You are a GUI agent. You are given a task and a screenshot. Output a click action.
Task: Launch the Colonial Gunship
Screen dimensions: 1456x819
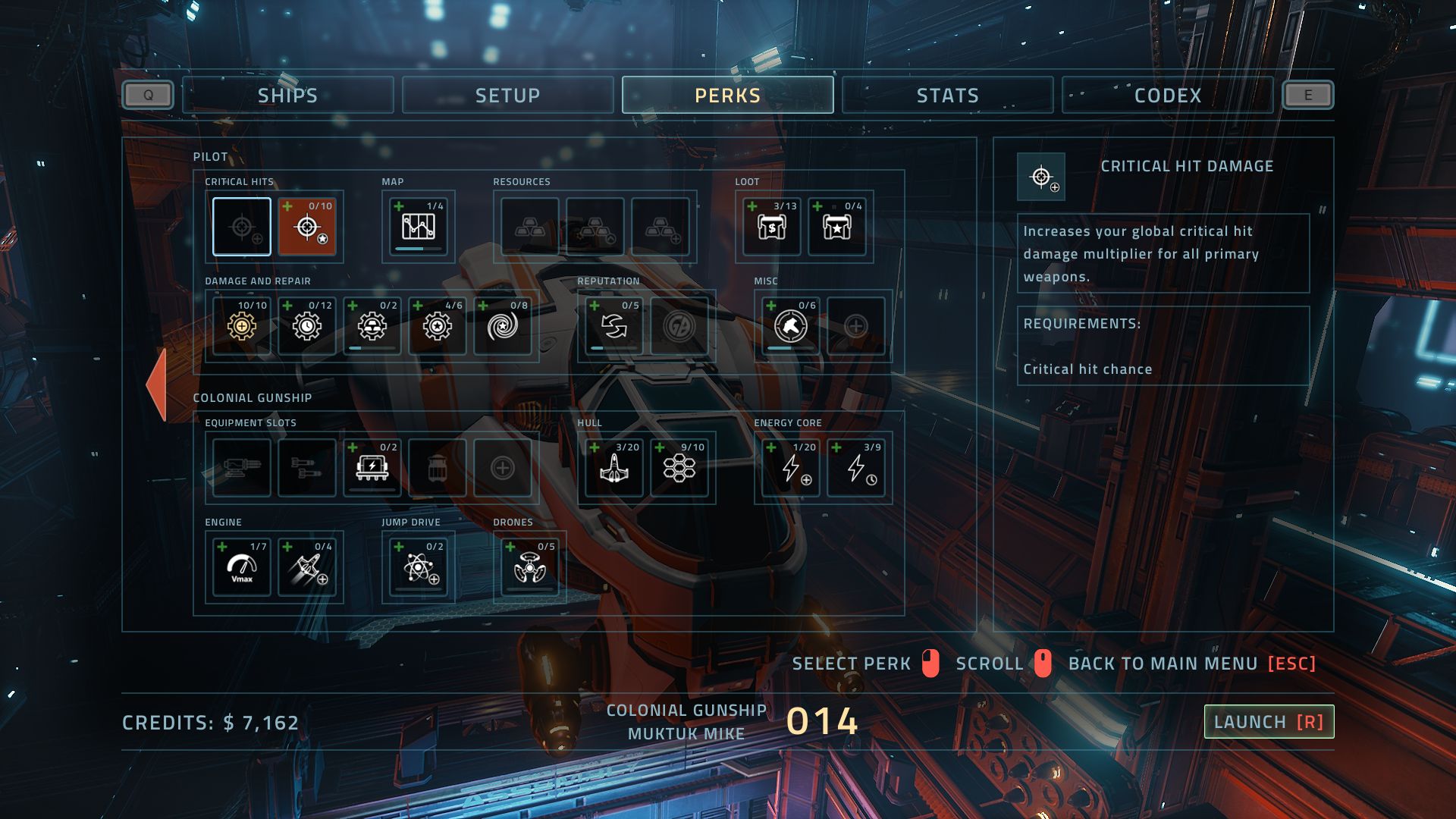click(1269, 722)
